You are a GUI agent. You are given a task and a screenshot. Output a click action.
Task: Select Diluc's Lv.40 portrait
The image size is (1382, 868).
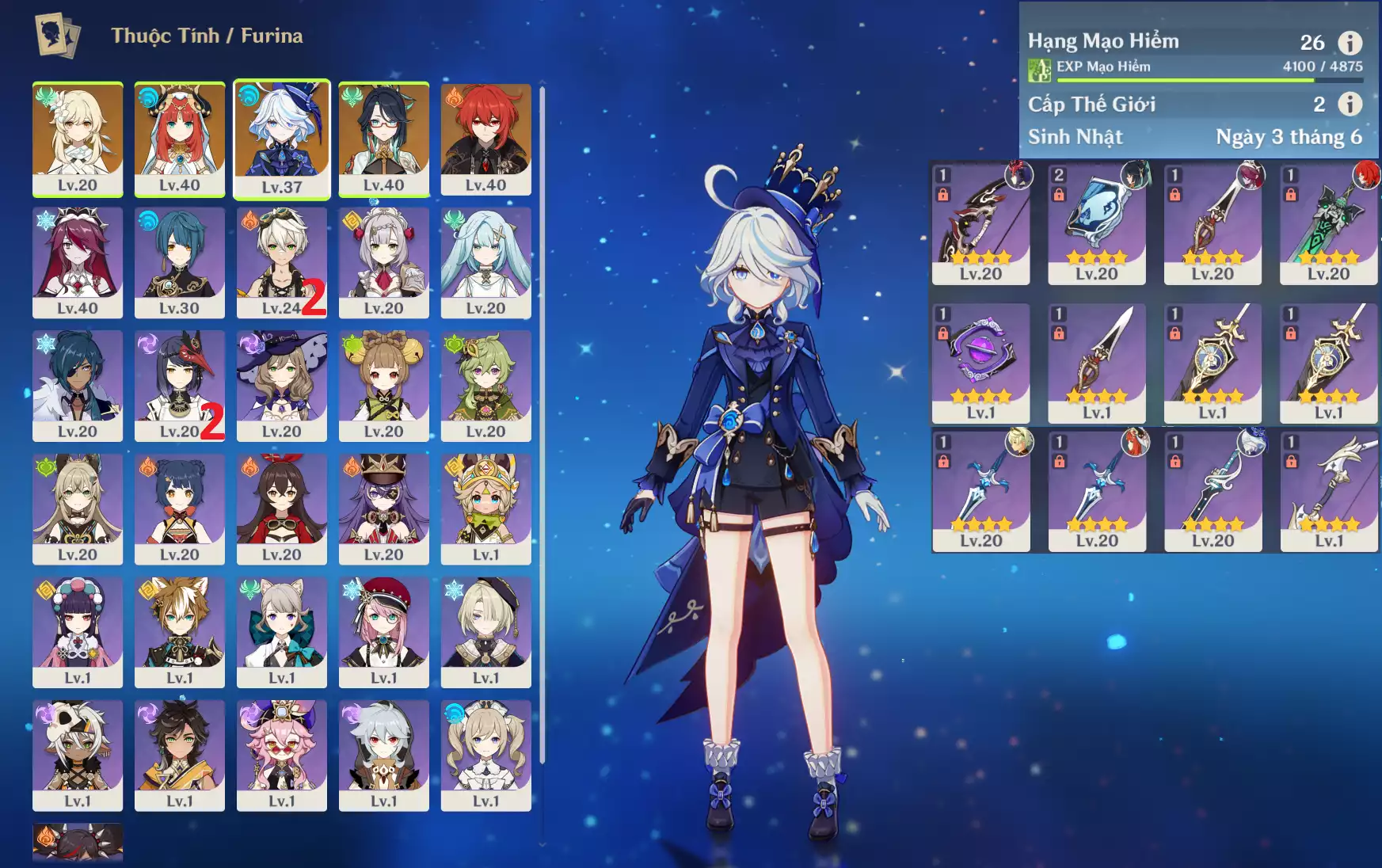click(x=485, y=139)
